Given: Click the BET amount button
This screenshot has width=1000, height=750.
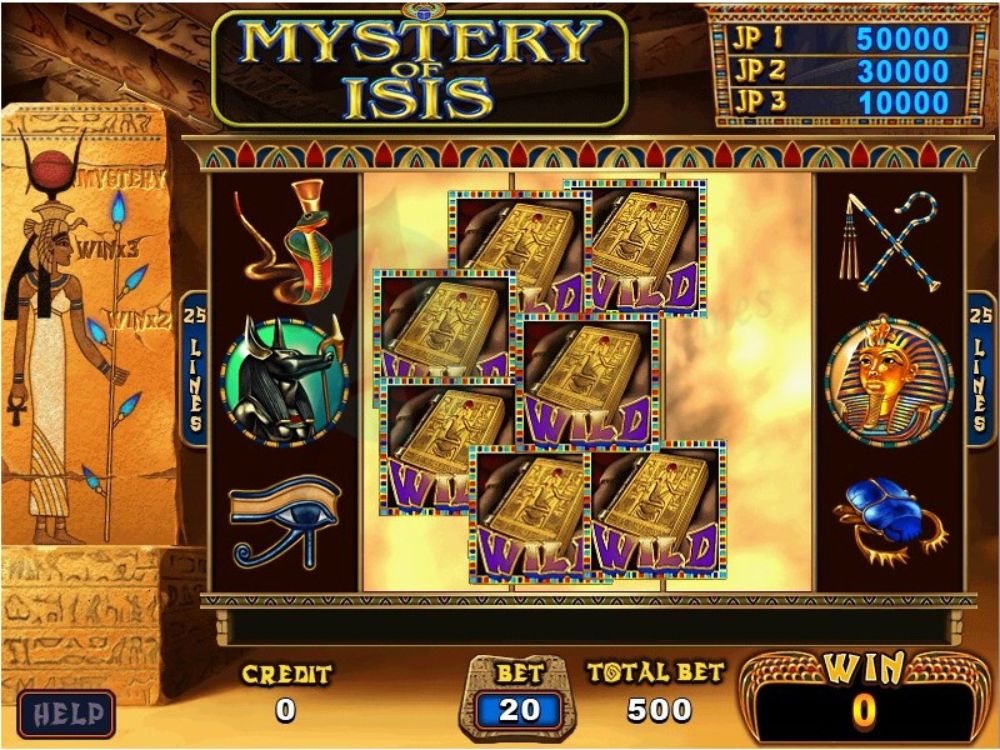Looking at the screenshot, I should coord(519,709).
